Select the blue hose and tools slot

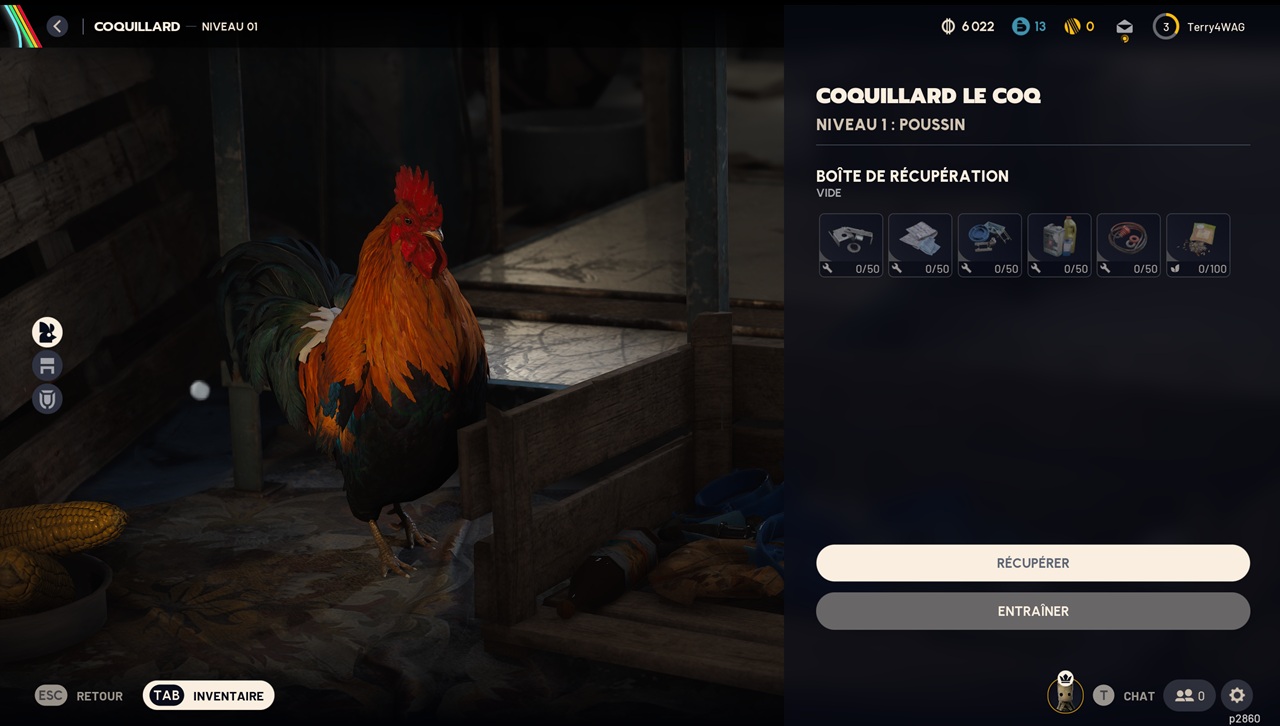click(x=989, y=245)
